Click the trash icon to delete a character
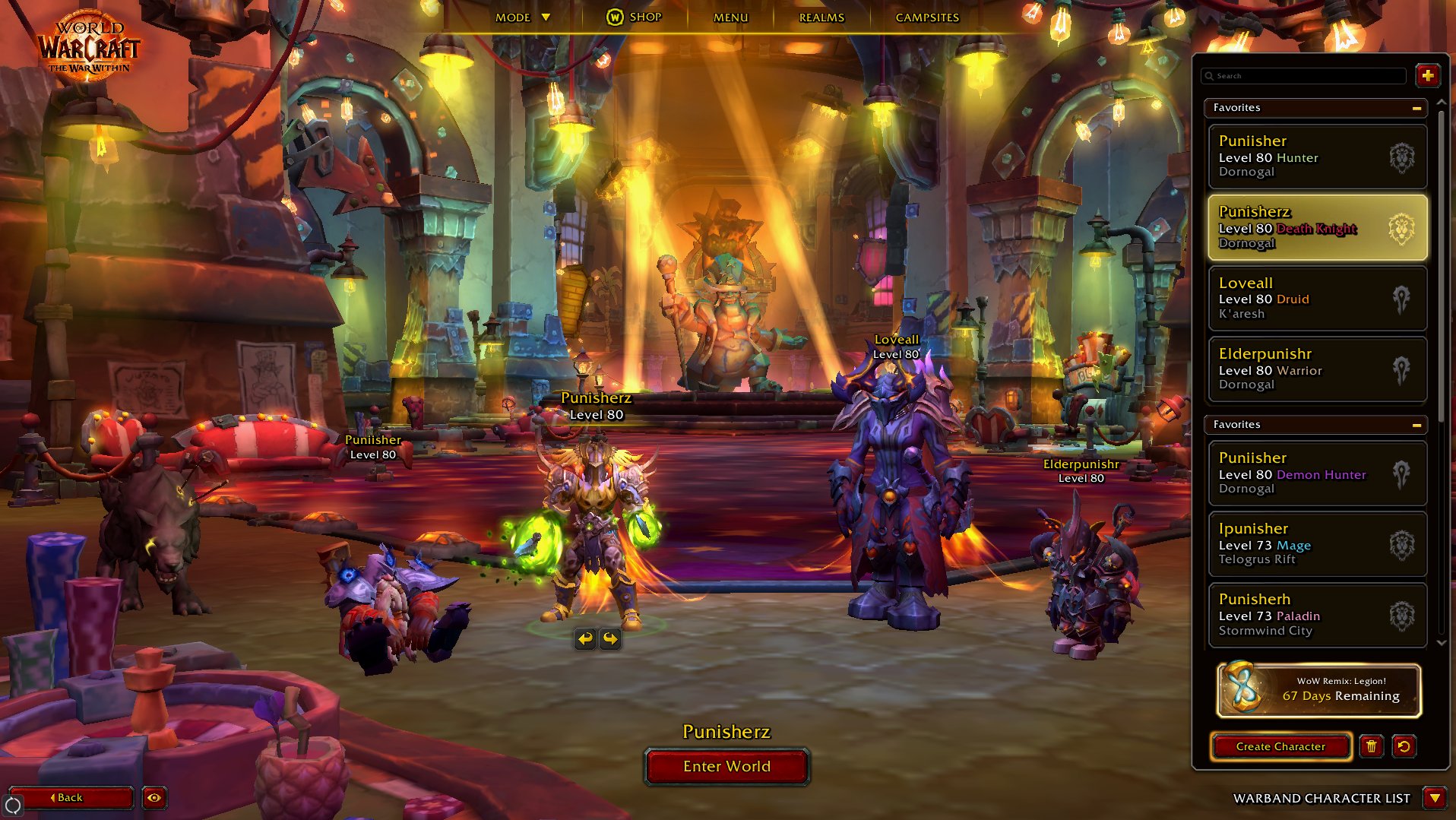This screenshot has height=820, width=1456. point(1372,747)
